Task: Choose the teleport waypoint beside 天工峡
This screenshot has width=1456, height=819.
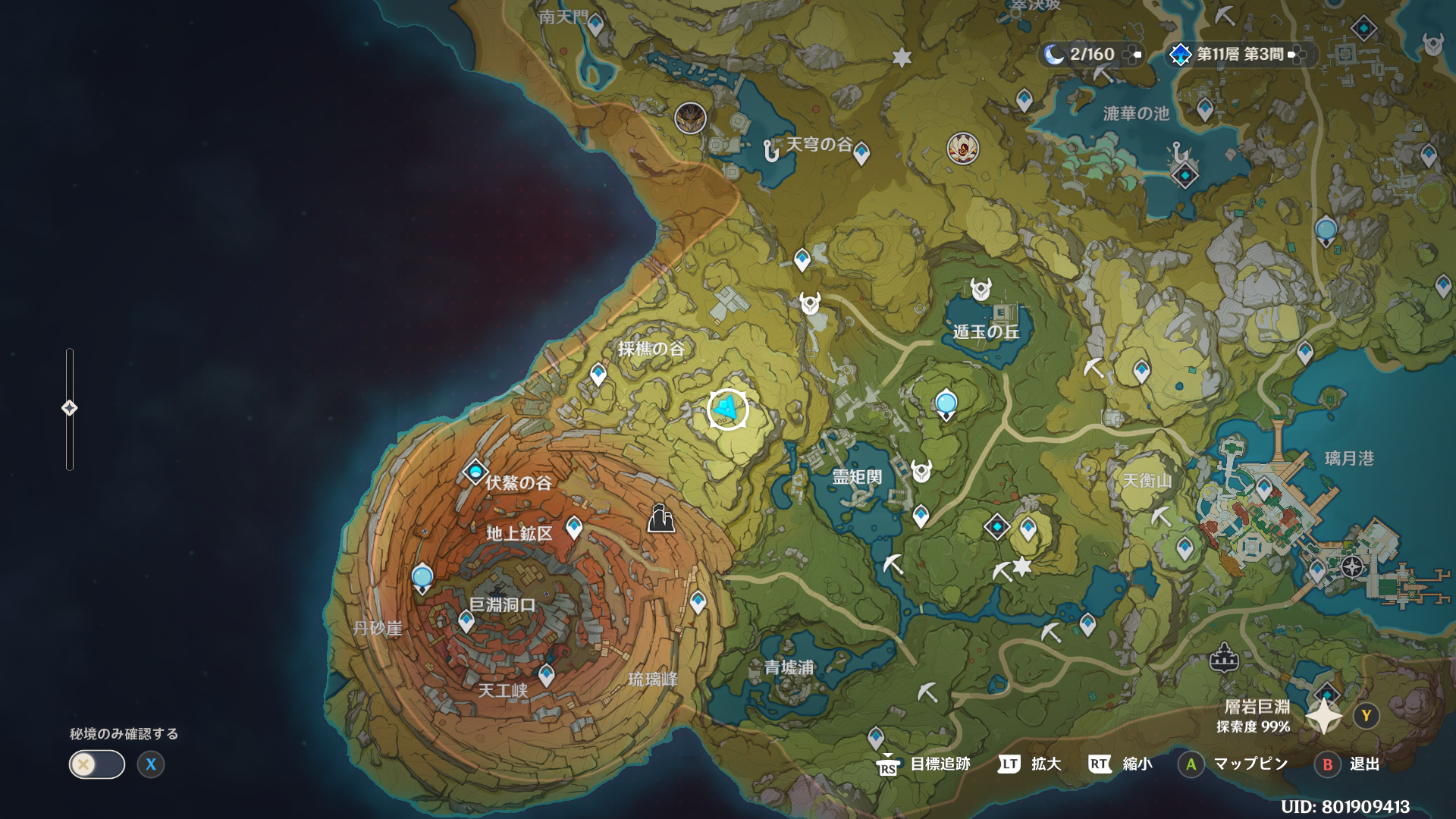Action: click(x=546, y=674)
